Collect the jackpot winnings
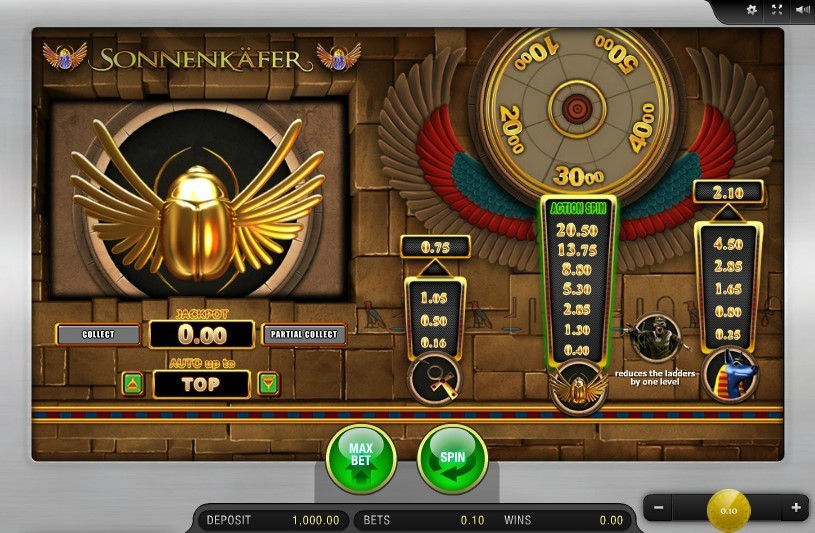Viewport: 815px width, 533px height. [x=98, y=334]
